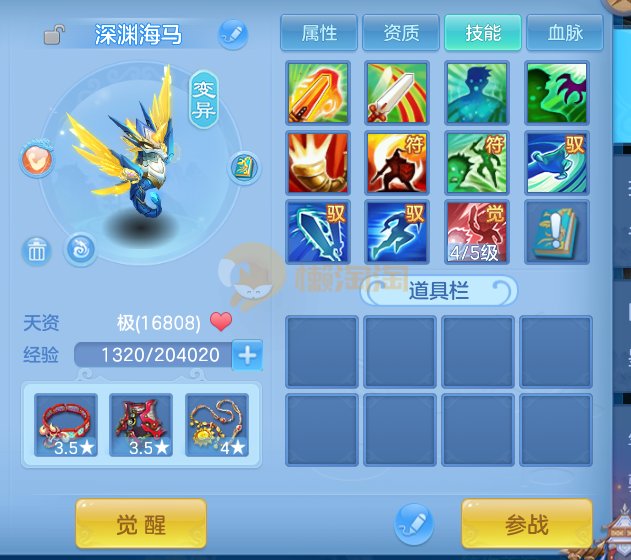
Task: Open the 资质 tab
Action: click(x=401, y=33)
